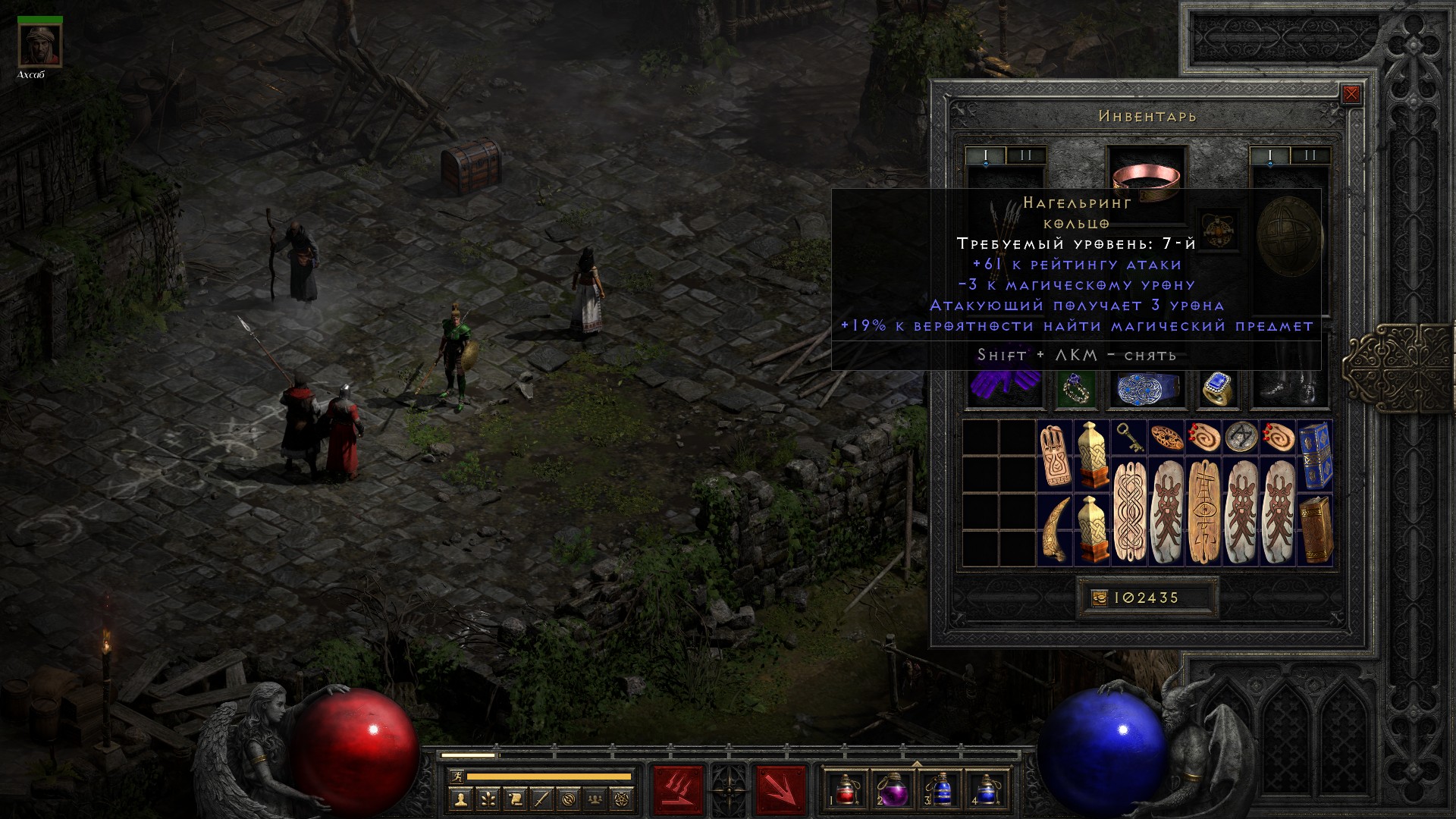Select the amulet equipment slot
Image resolution: width=1456 pixels, height=819 pixels.
click(1217, 229)
